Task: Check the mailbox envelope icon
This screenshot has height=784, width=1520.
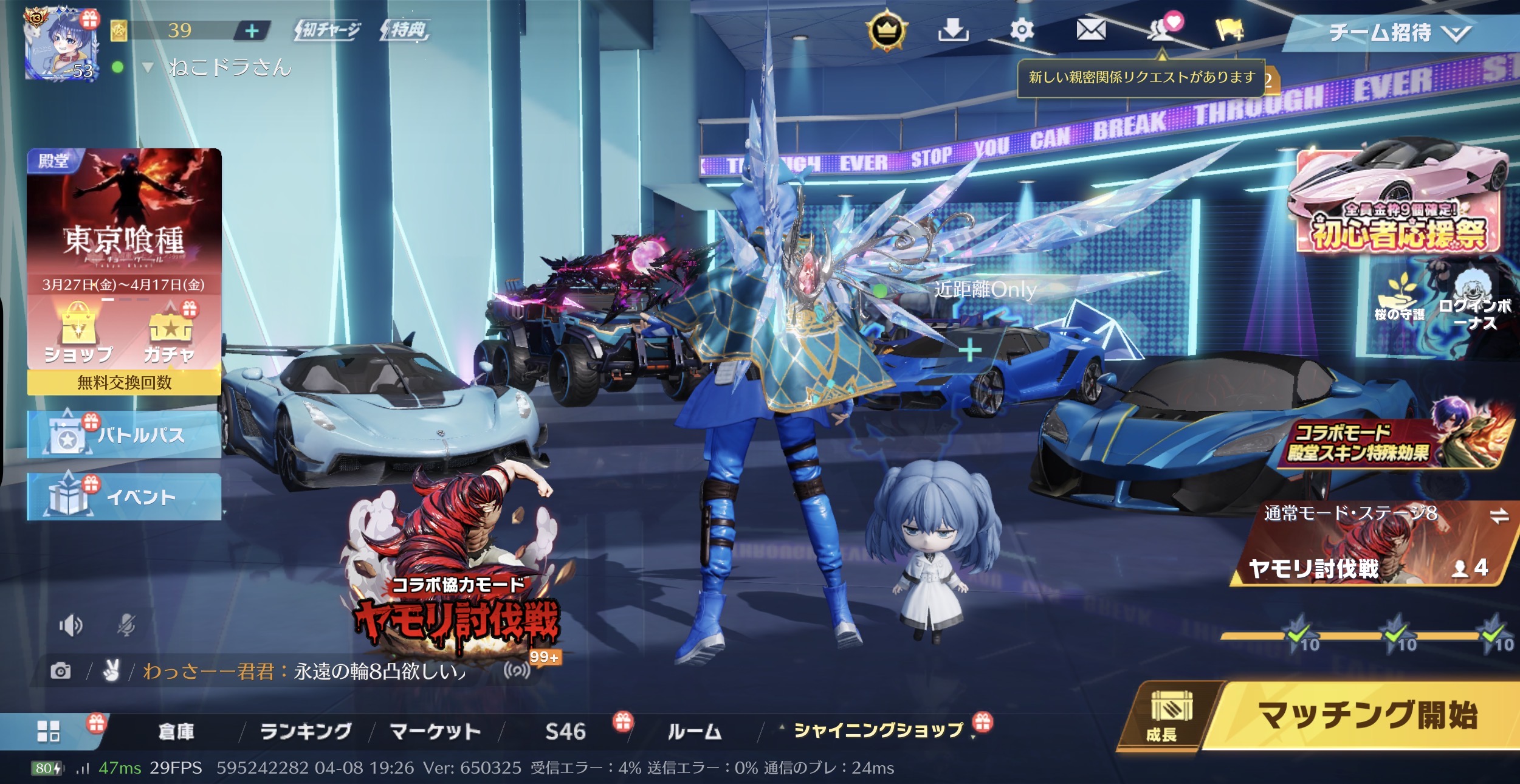Action: [1091, 29]
